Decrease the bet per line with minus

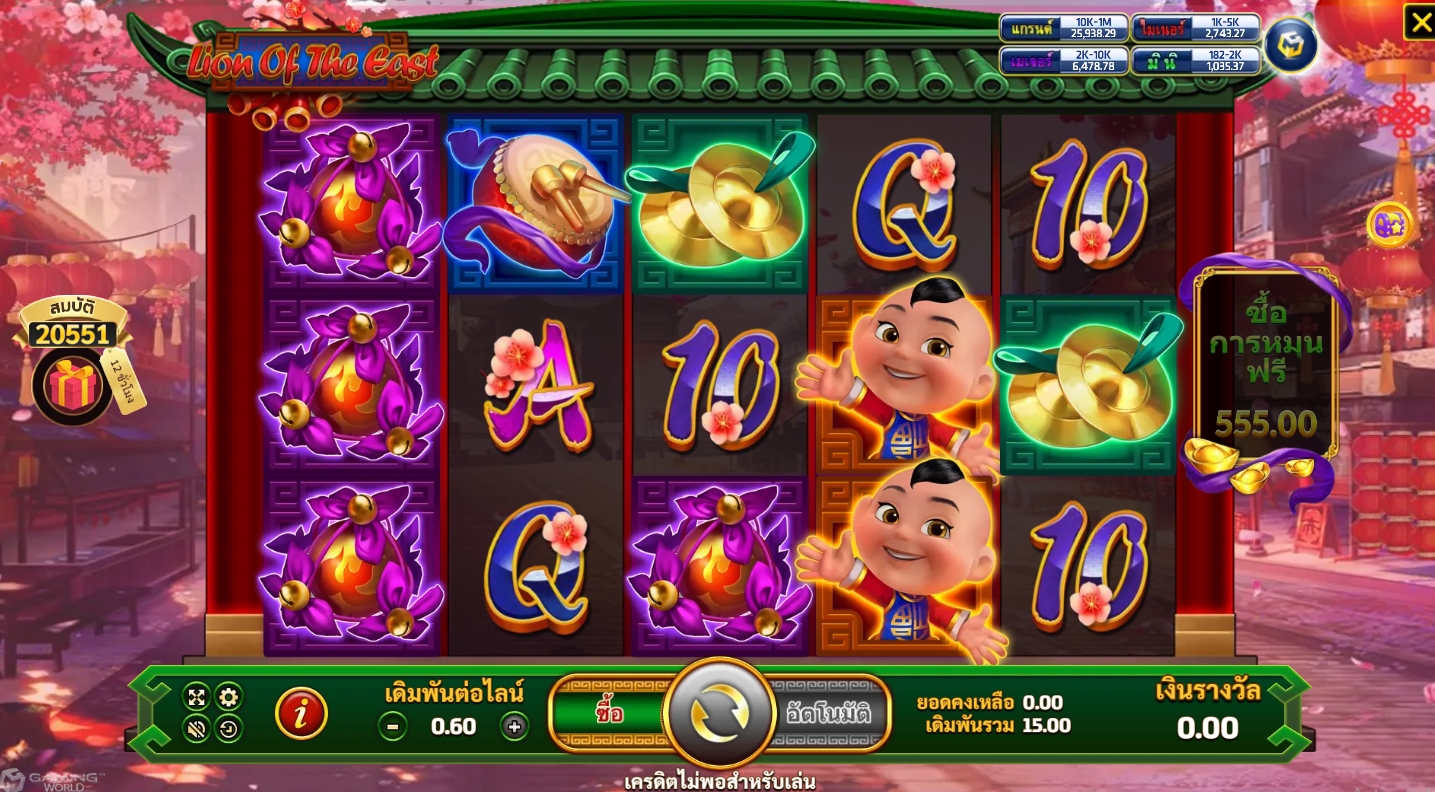click(393, 727)
